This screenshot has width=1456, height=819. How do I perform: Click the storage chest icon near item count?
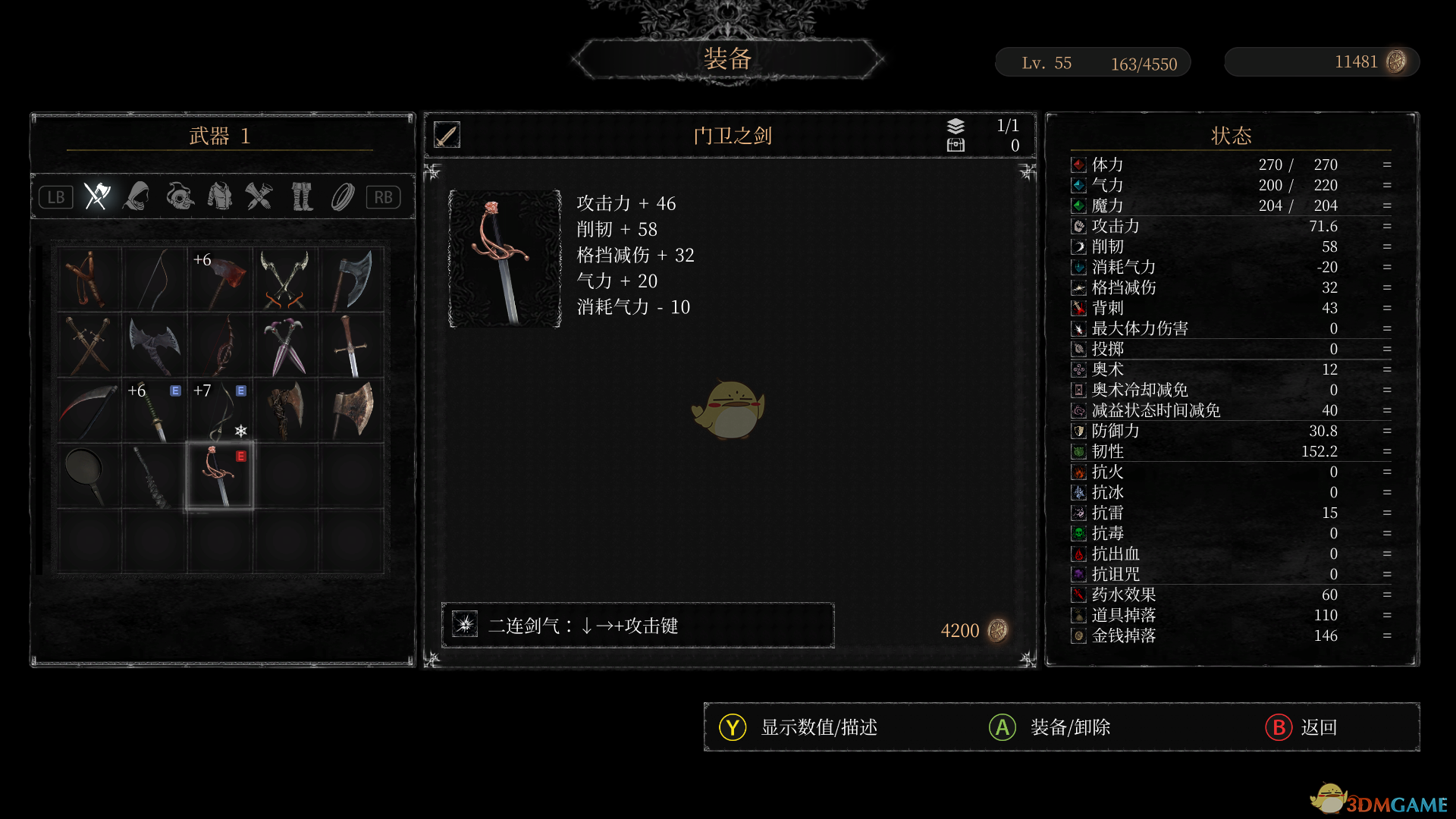[x=955, y=145]
